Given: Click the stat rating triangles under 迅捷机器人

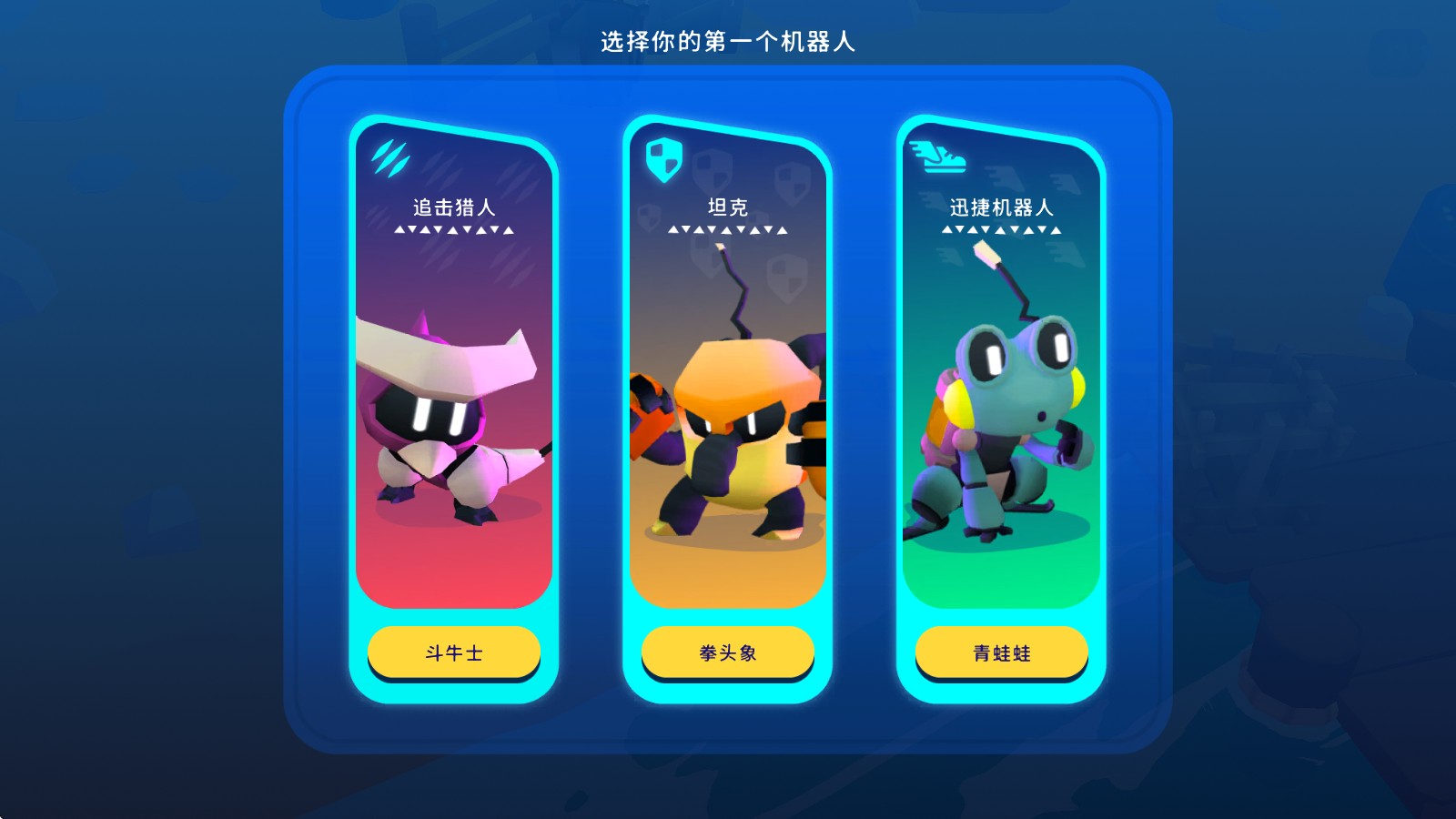Looking at the screenshot, I should 1001,229.
